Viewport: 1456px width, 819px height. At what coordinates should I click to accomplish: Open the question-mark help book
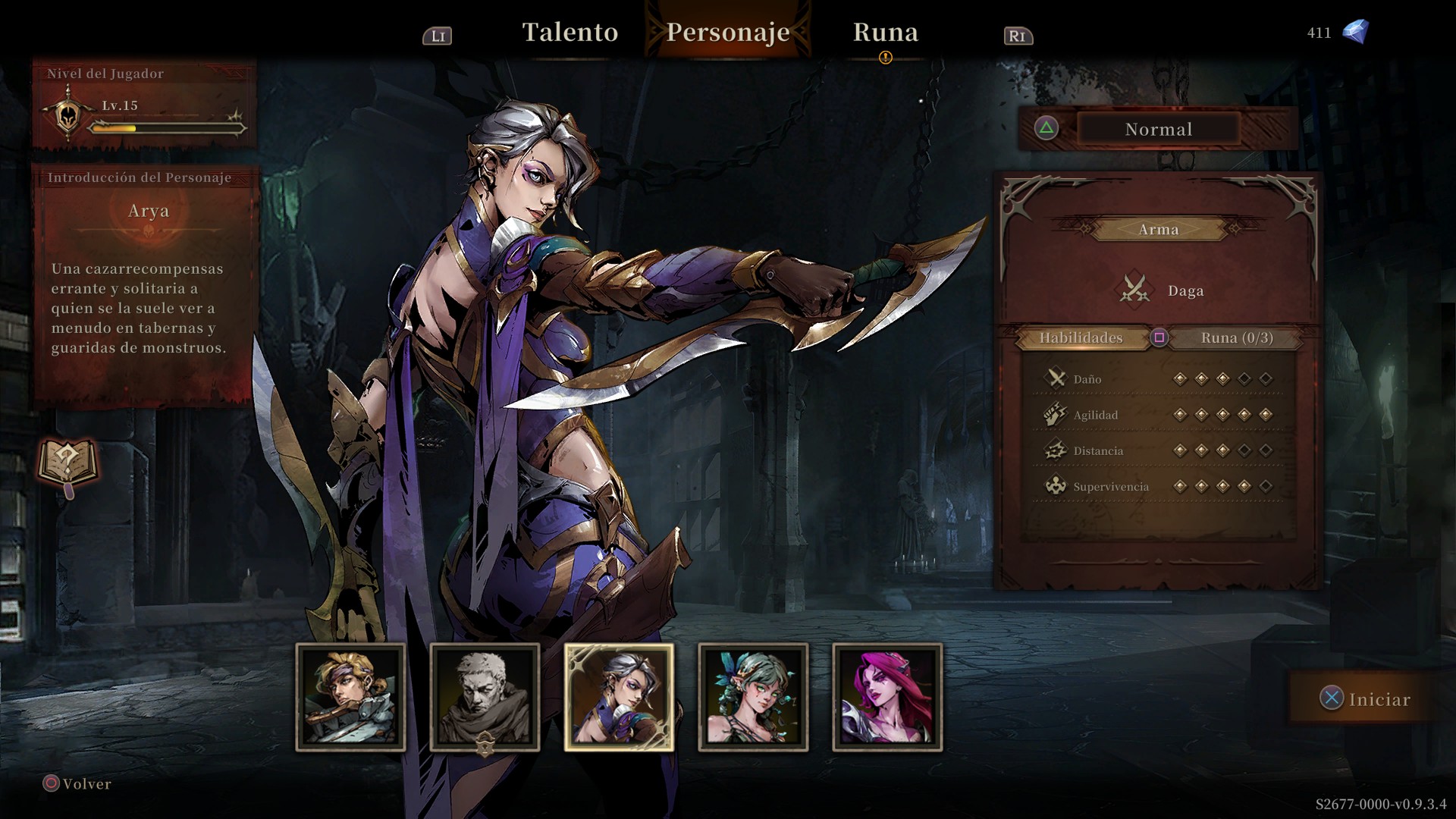pos(68,463)
